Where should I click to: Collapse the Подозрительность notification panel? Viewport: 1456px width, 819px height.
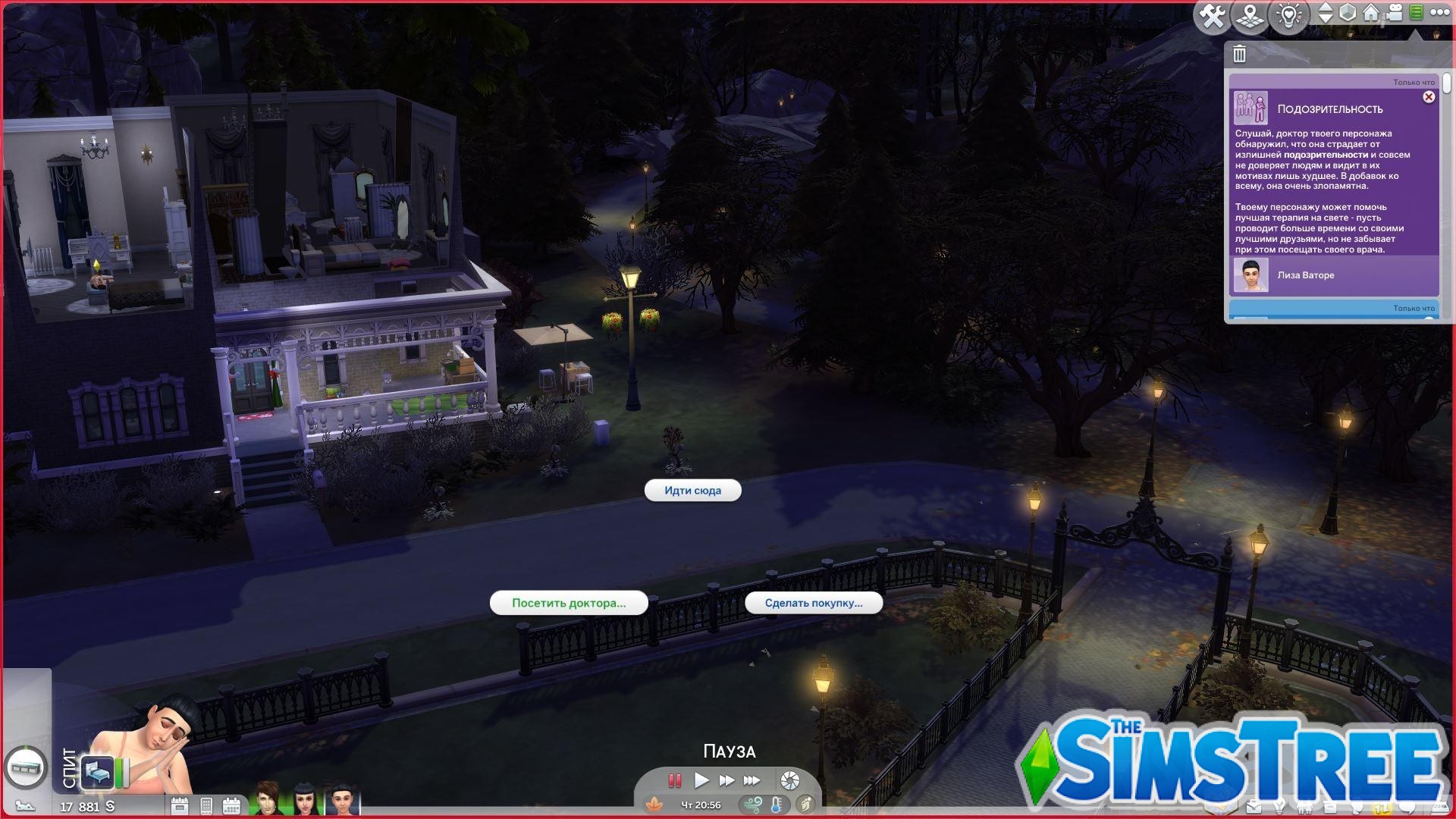click(1429, 99)
